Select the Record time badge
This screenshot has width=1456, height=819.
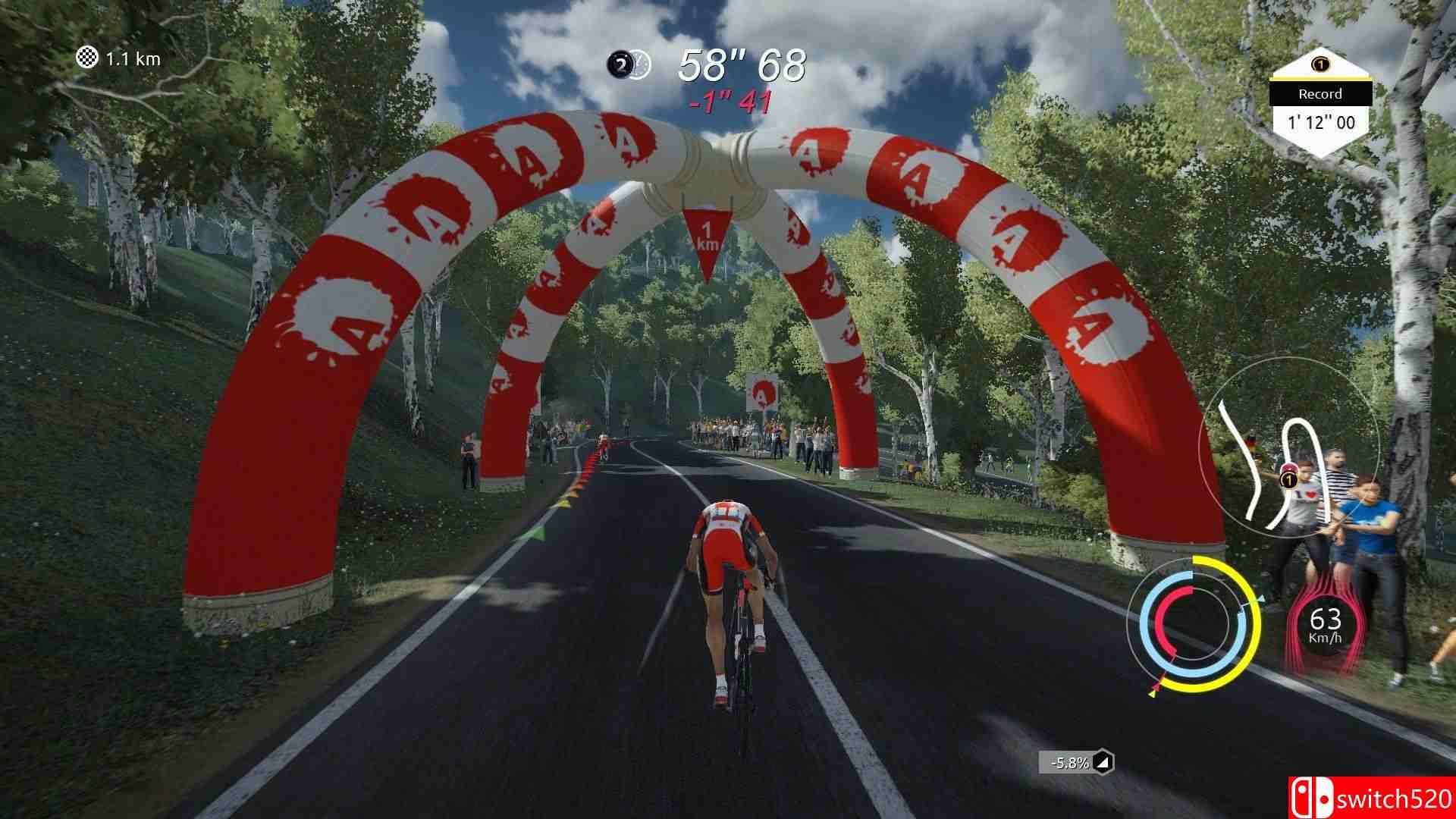1319,106
